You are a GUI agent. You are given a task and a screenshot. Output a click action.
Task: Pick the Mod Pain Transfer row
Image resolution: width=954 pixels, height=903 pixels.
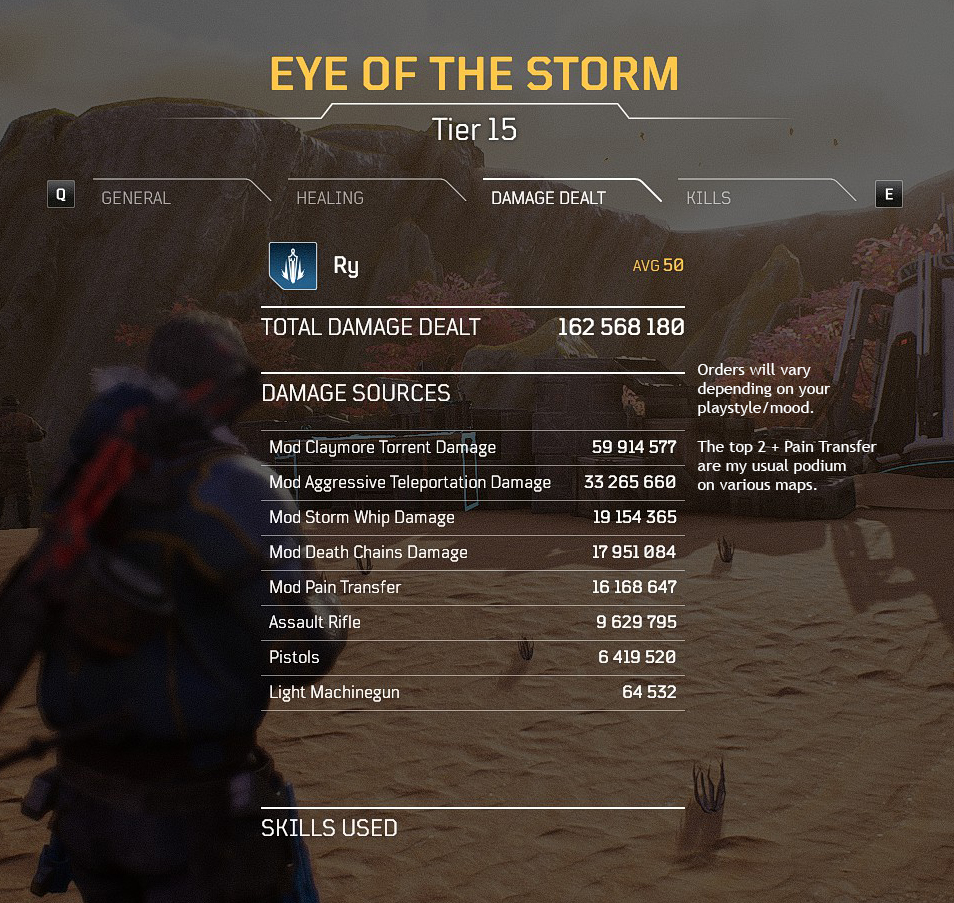coord(472,588)
